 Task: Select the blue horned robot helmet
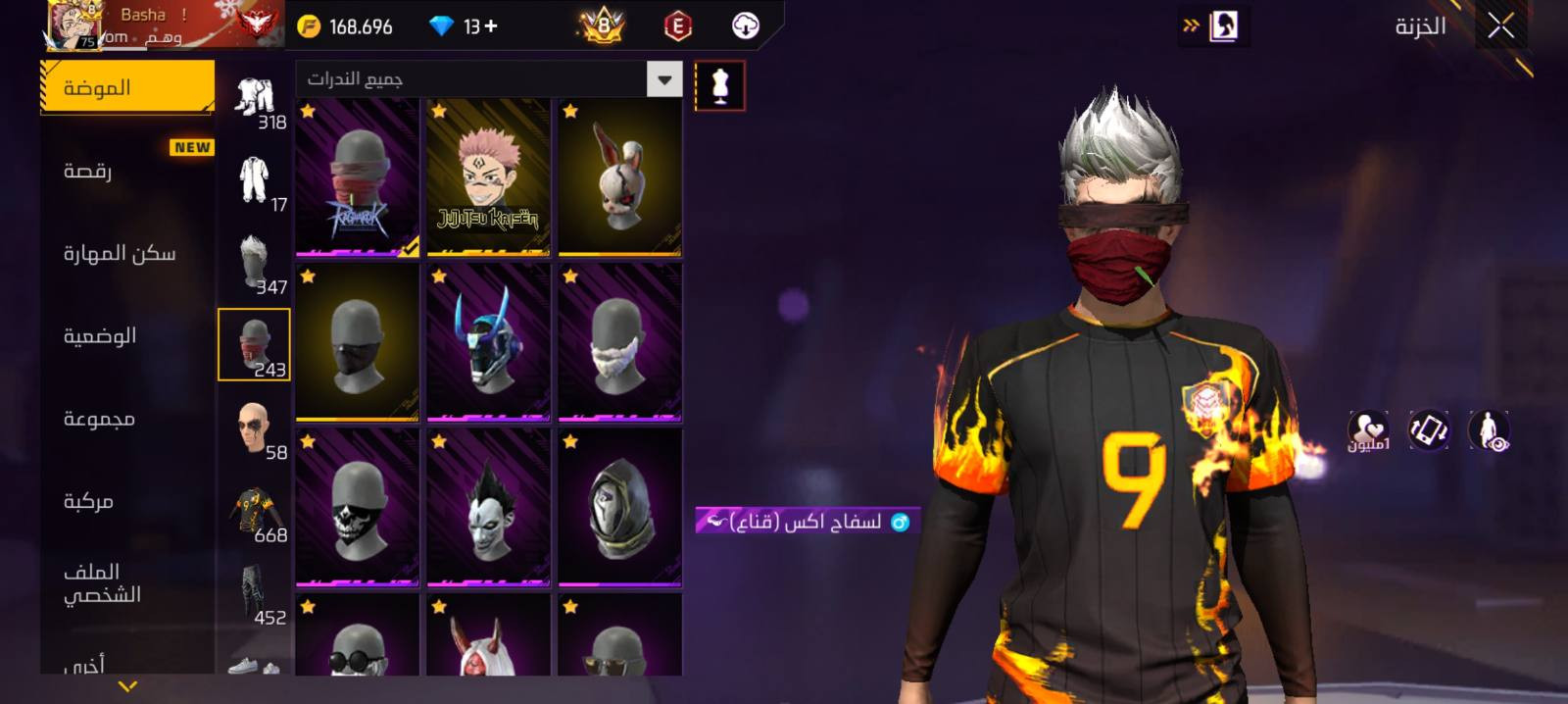488,342
